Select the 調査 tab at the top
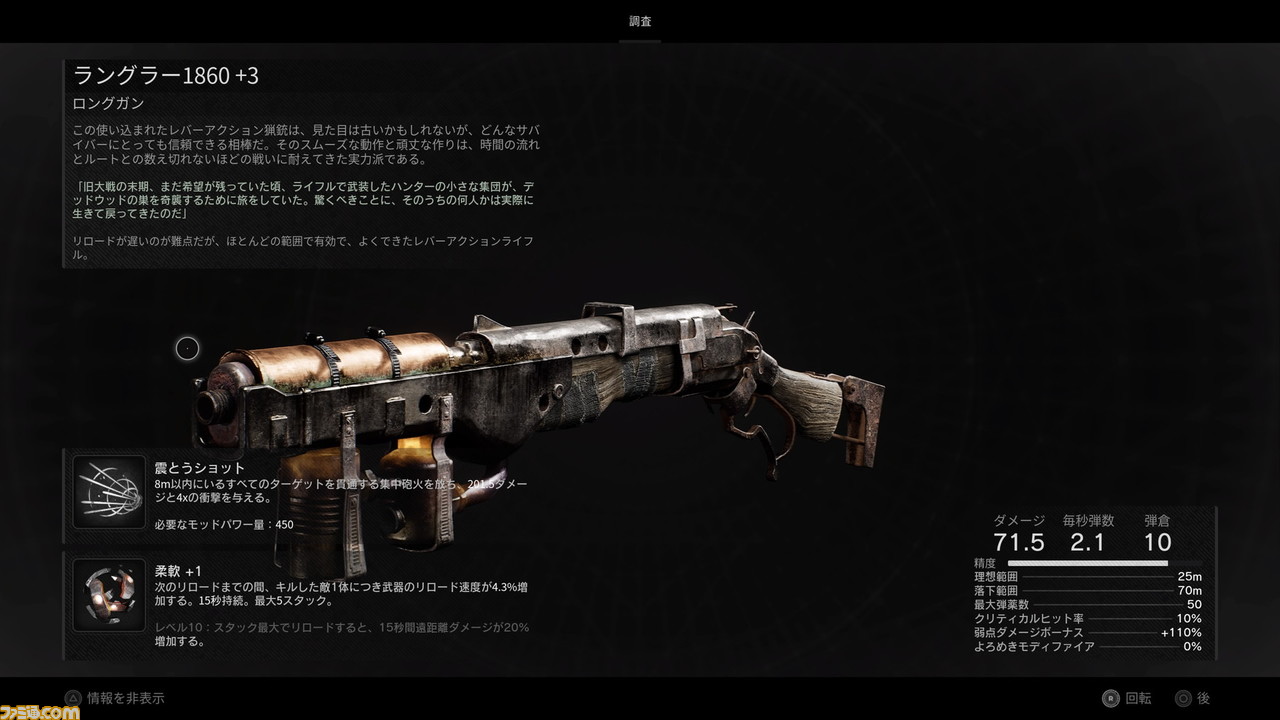 [x=640, y=21]
